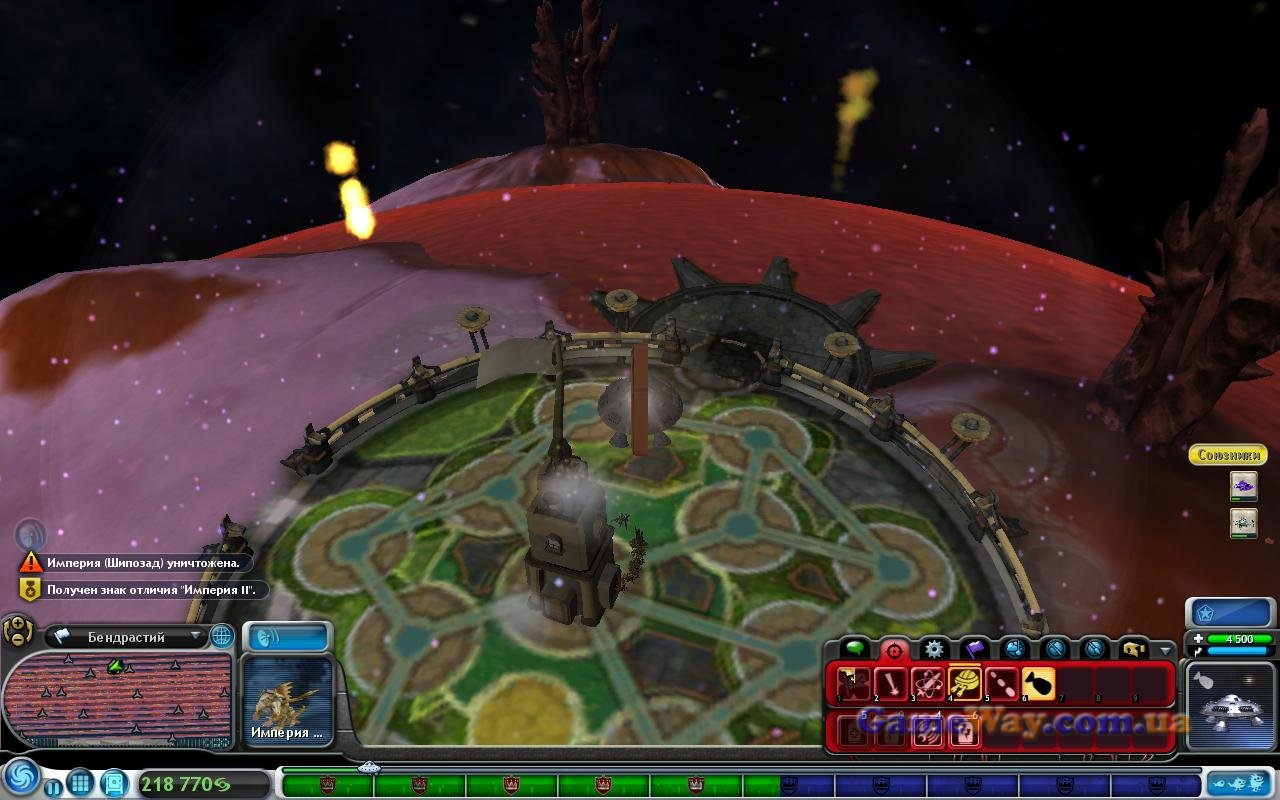Open the Spore swirl main menu button
1280x800 pixels.
click(20, 778)
